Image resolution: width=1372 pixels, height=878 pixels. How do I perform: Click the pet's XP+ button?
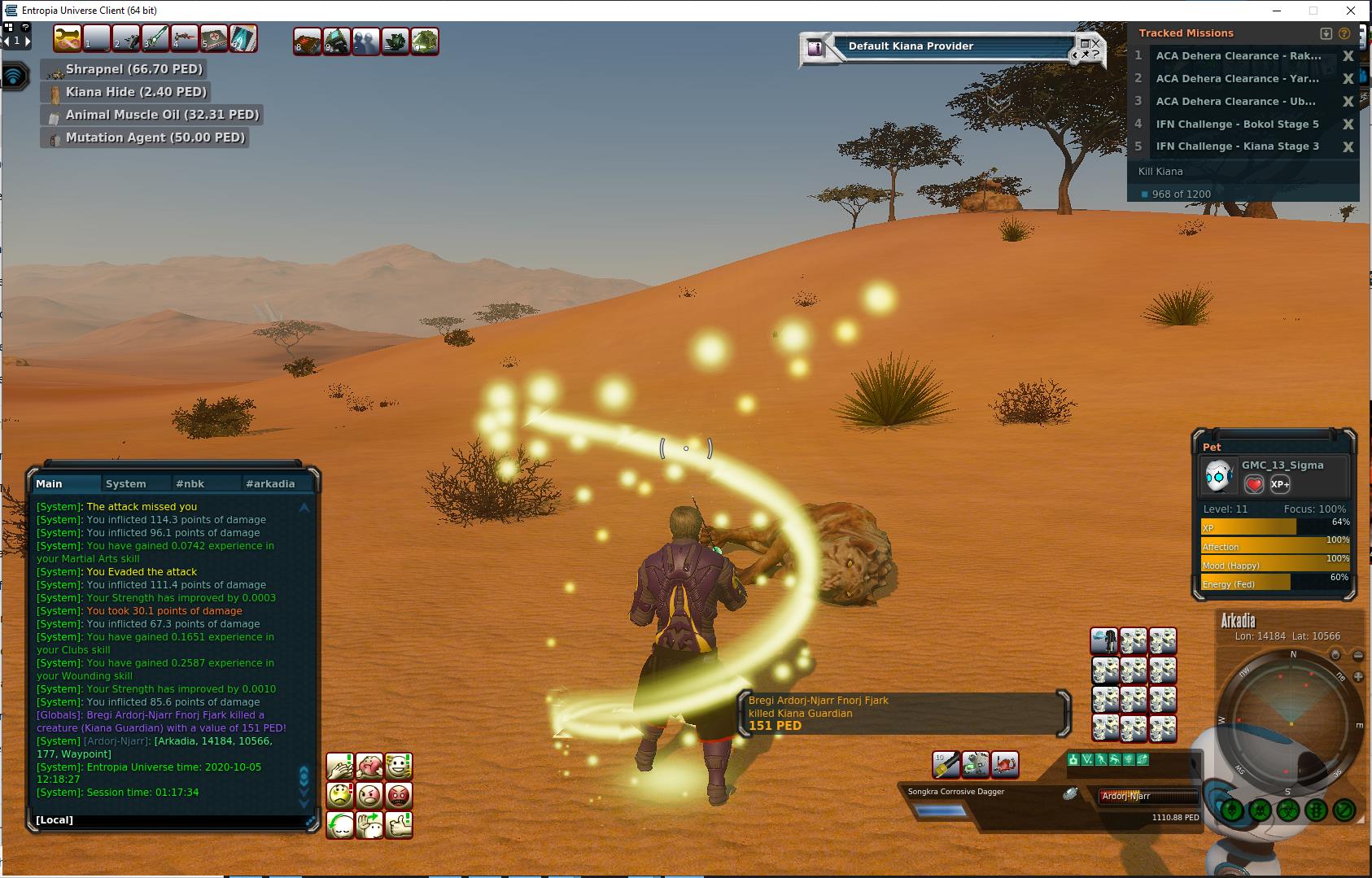[x=1279, y=484]
